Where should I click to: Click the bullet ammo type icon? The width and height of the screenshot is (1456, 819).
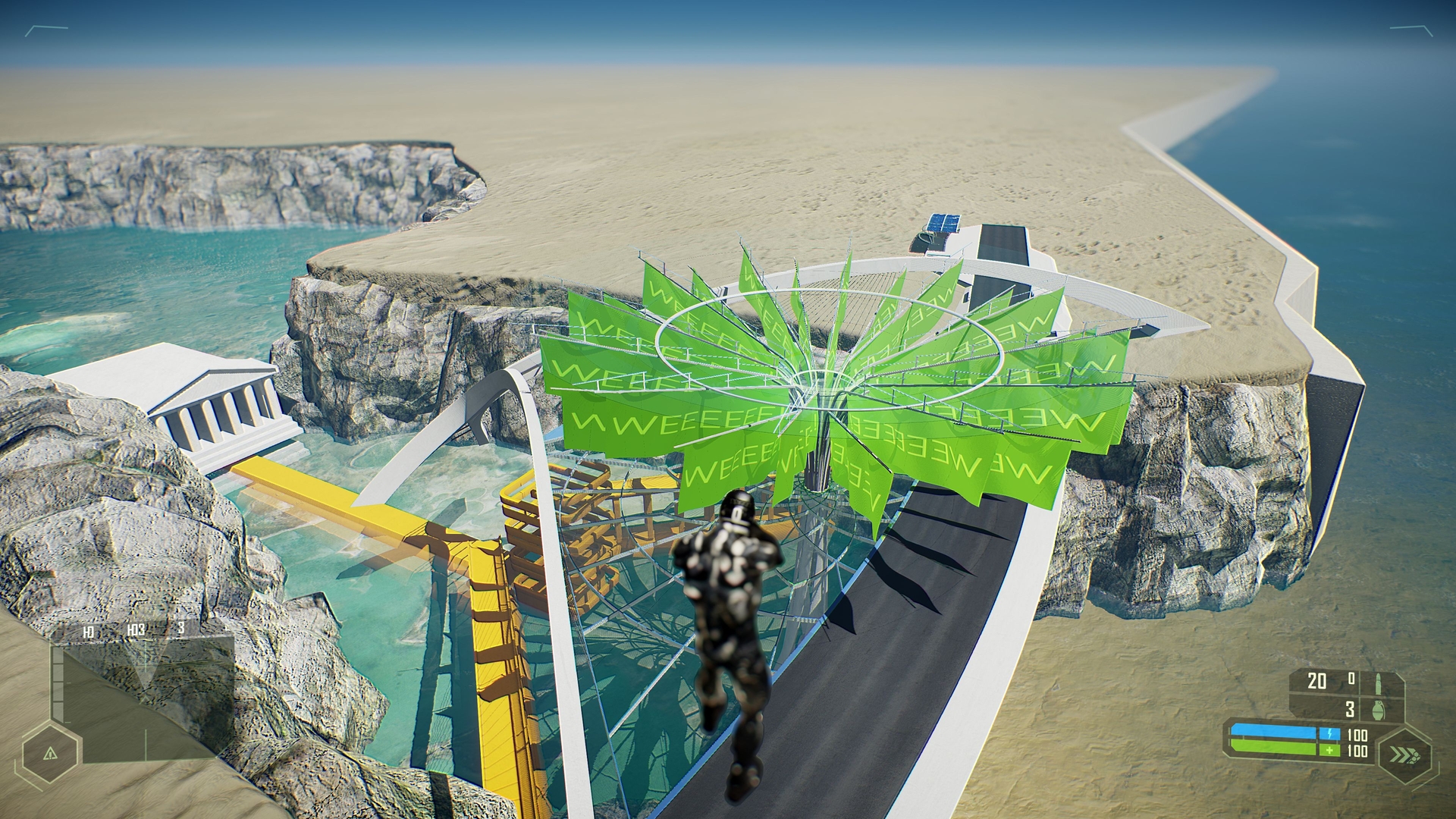click(1378, 682)
